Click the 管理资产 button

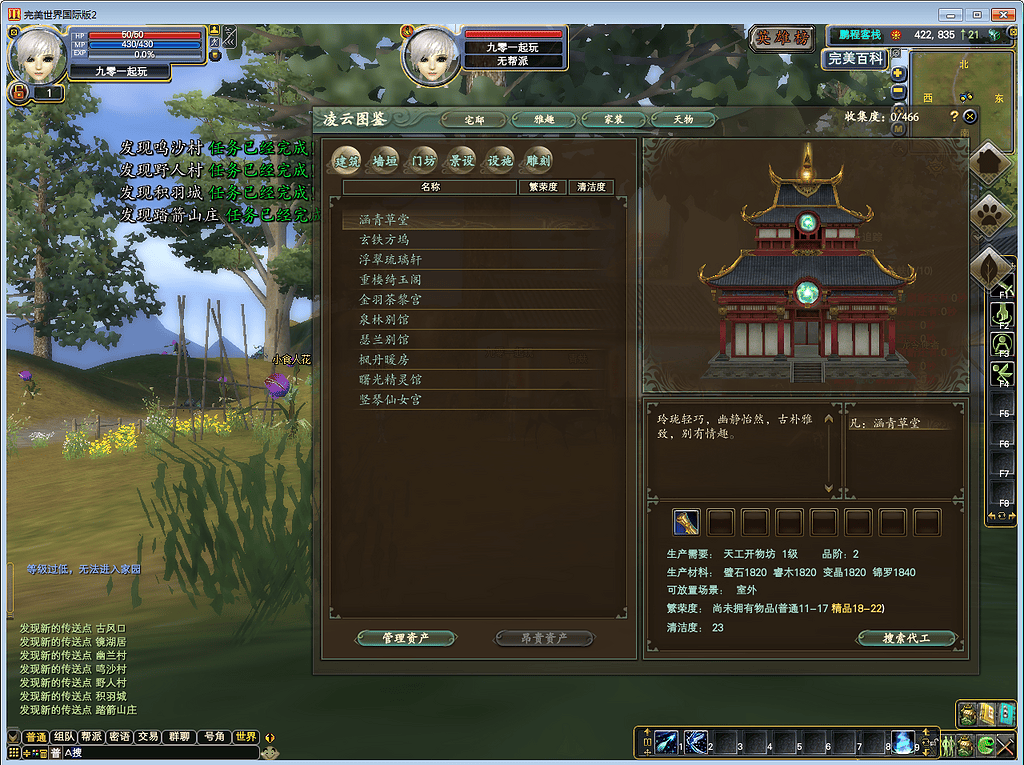(406, 638)
